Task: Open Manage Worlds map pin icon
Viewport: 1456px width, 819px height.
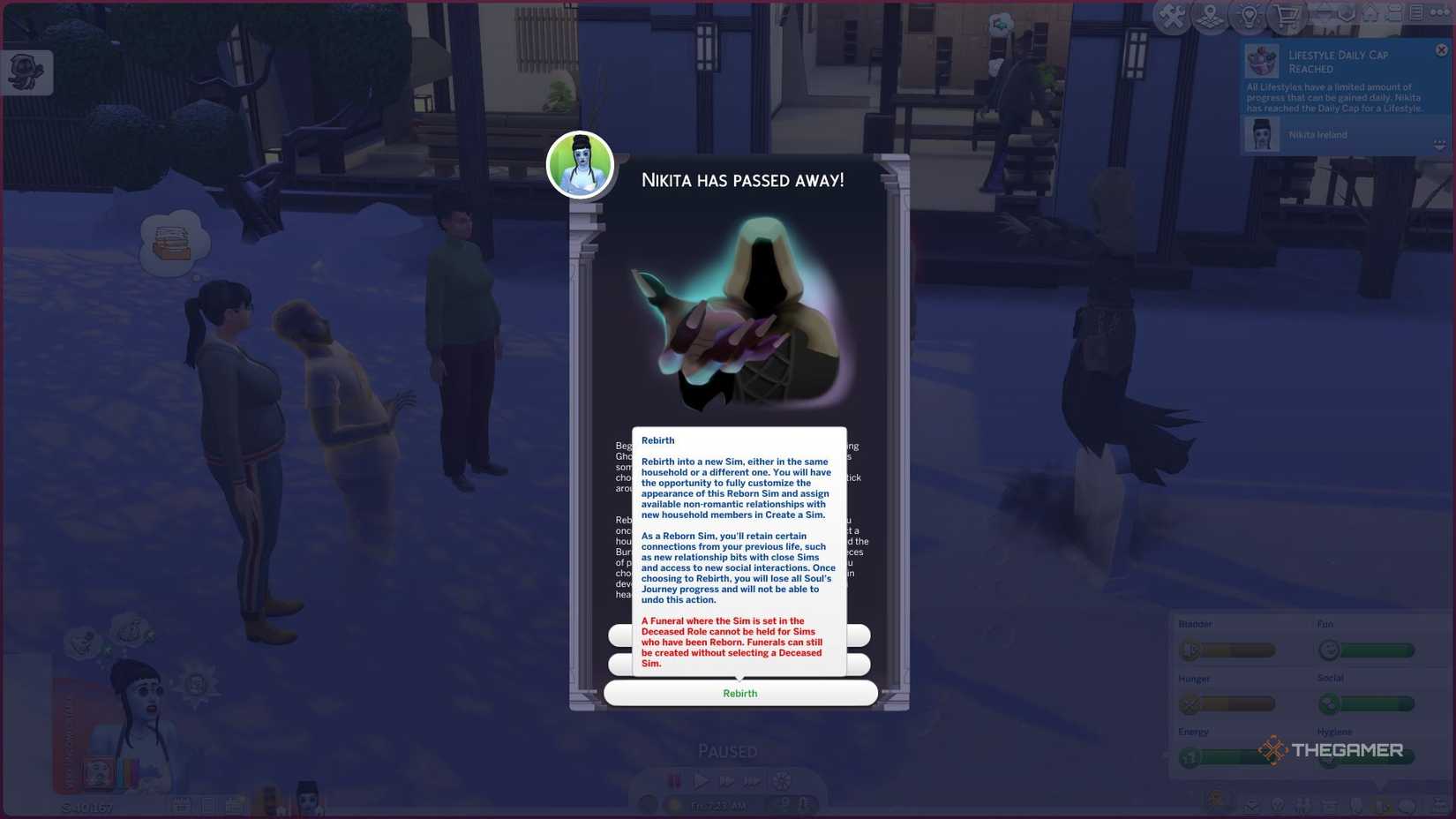Action: click(1210, 14)
